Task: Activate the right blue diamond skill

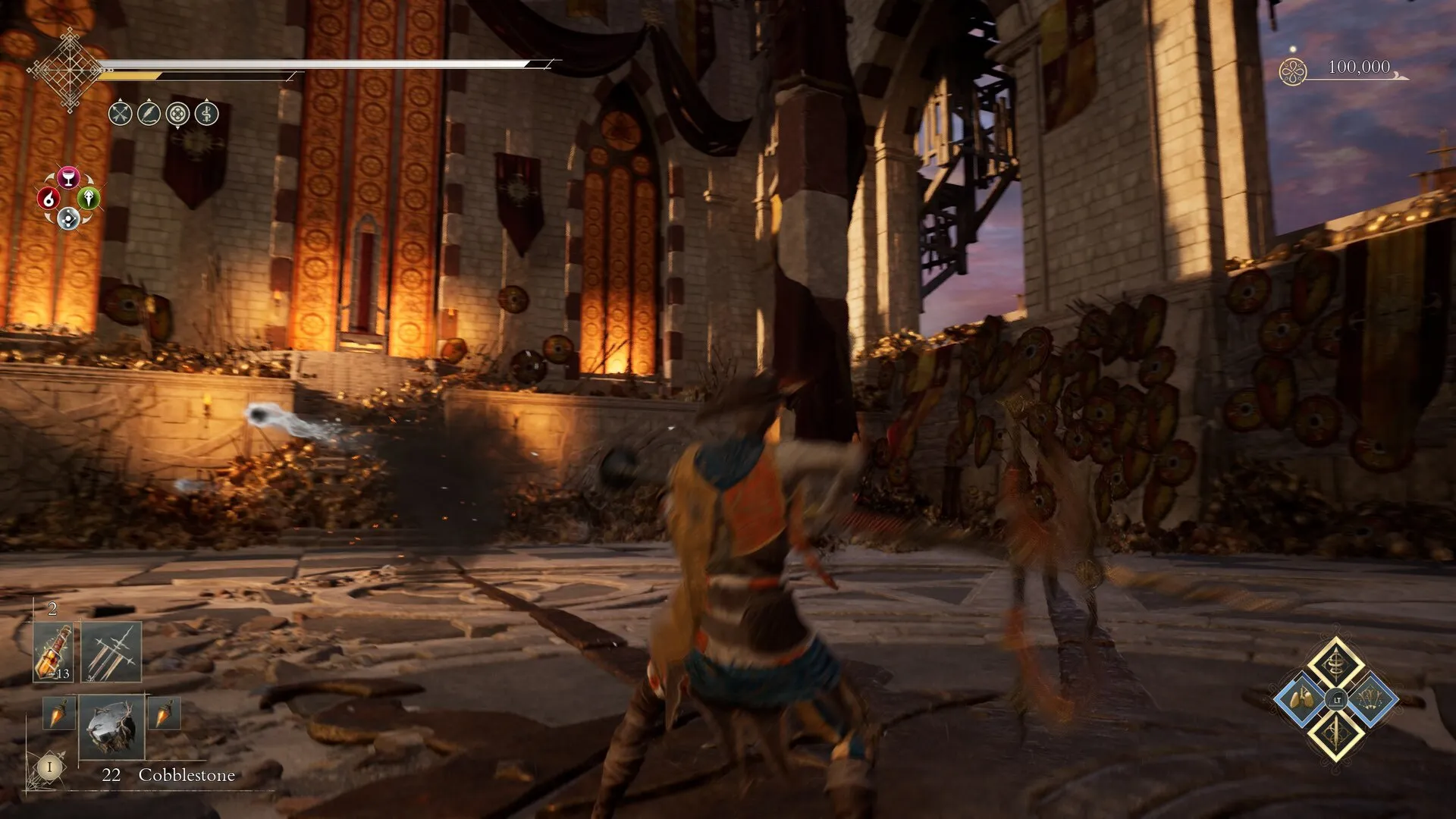Action: tap(1370, 698)
